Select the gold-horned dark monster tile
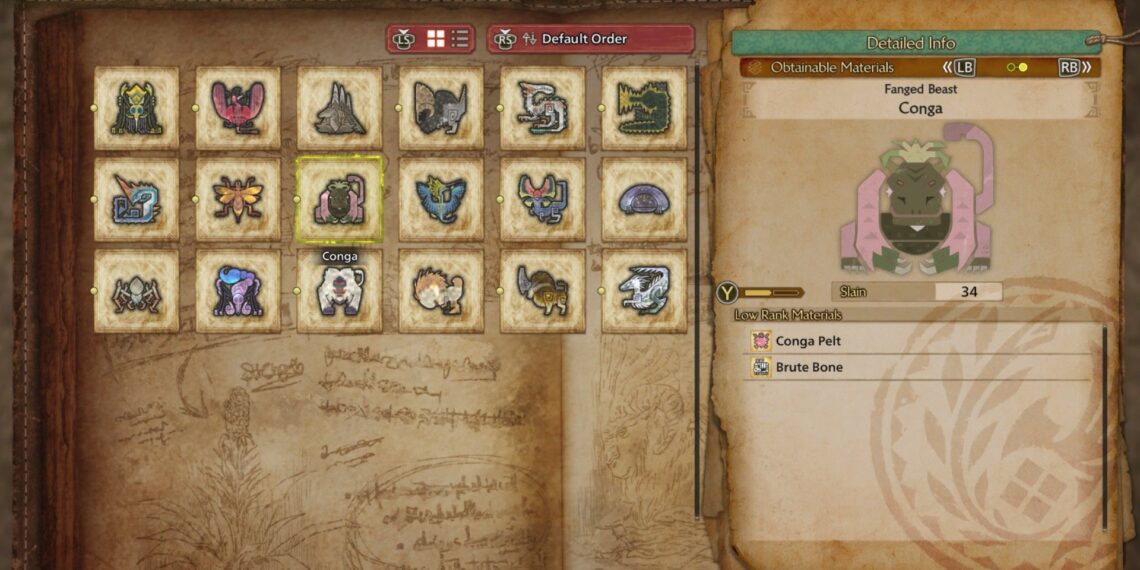 tap(136, 108)
